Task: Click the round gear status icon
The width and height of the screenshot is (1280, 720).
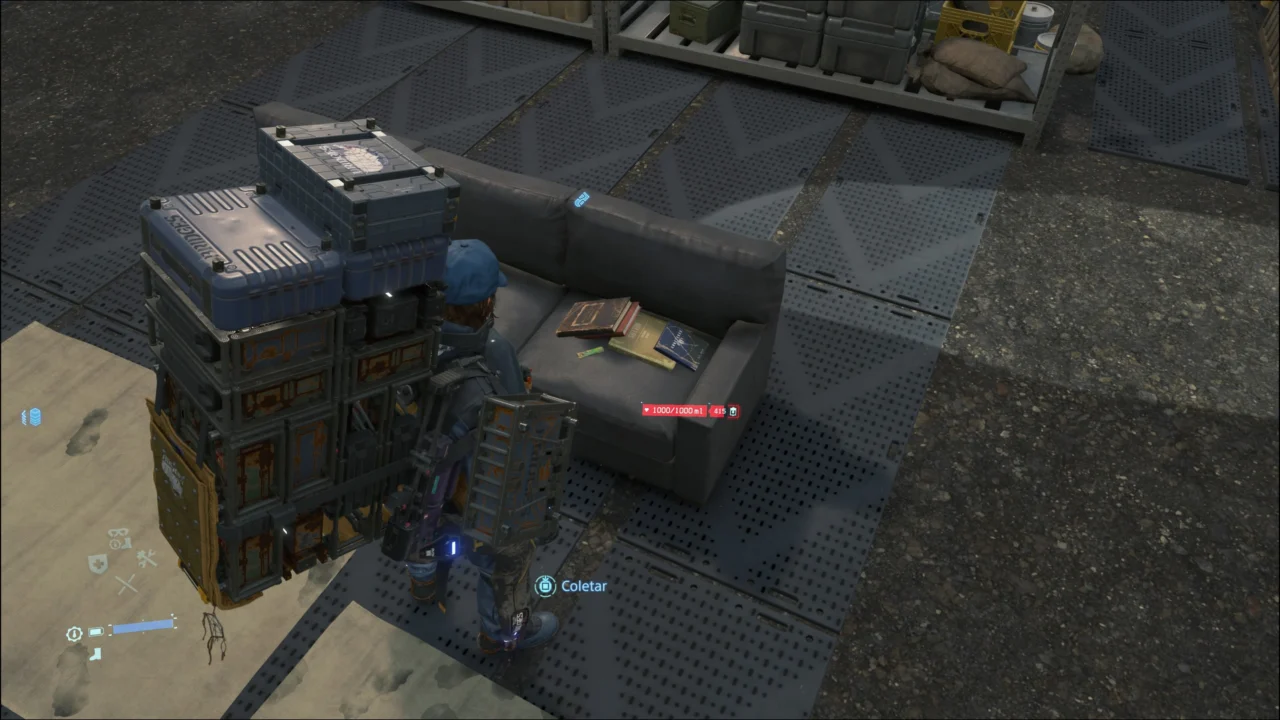Action: [74, 634]
